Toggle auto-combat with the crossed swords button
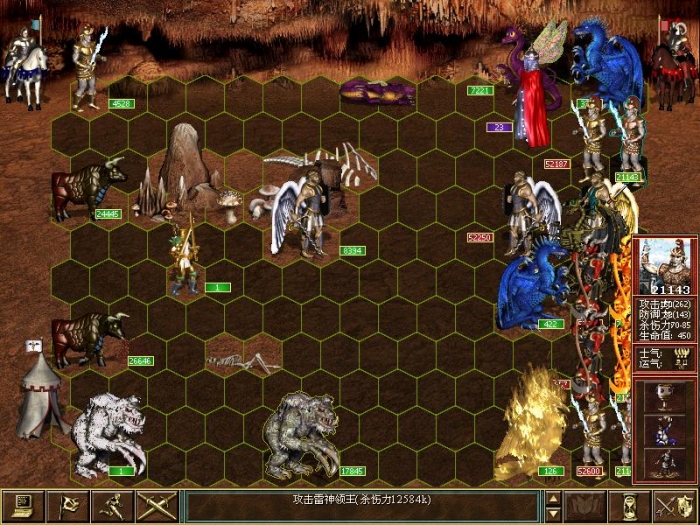 click(156, 507)
